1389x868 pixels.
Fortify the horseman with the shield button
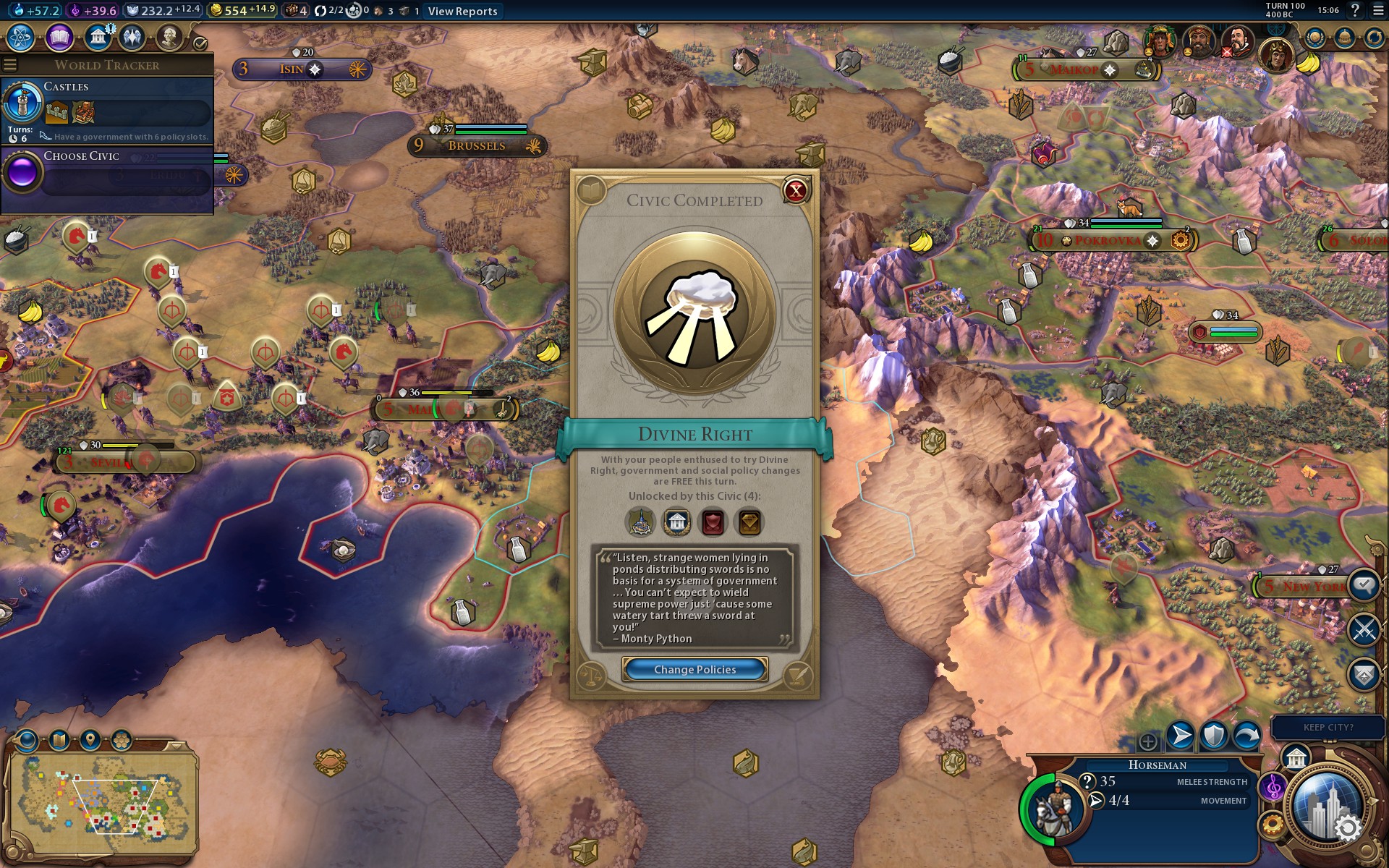click(x=1213, y=736)
